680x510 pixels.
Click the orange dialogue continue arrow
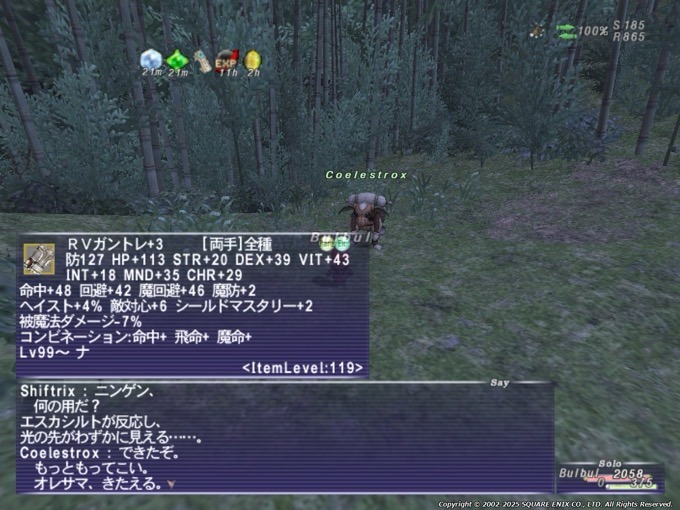[171, 485]
